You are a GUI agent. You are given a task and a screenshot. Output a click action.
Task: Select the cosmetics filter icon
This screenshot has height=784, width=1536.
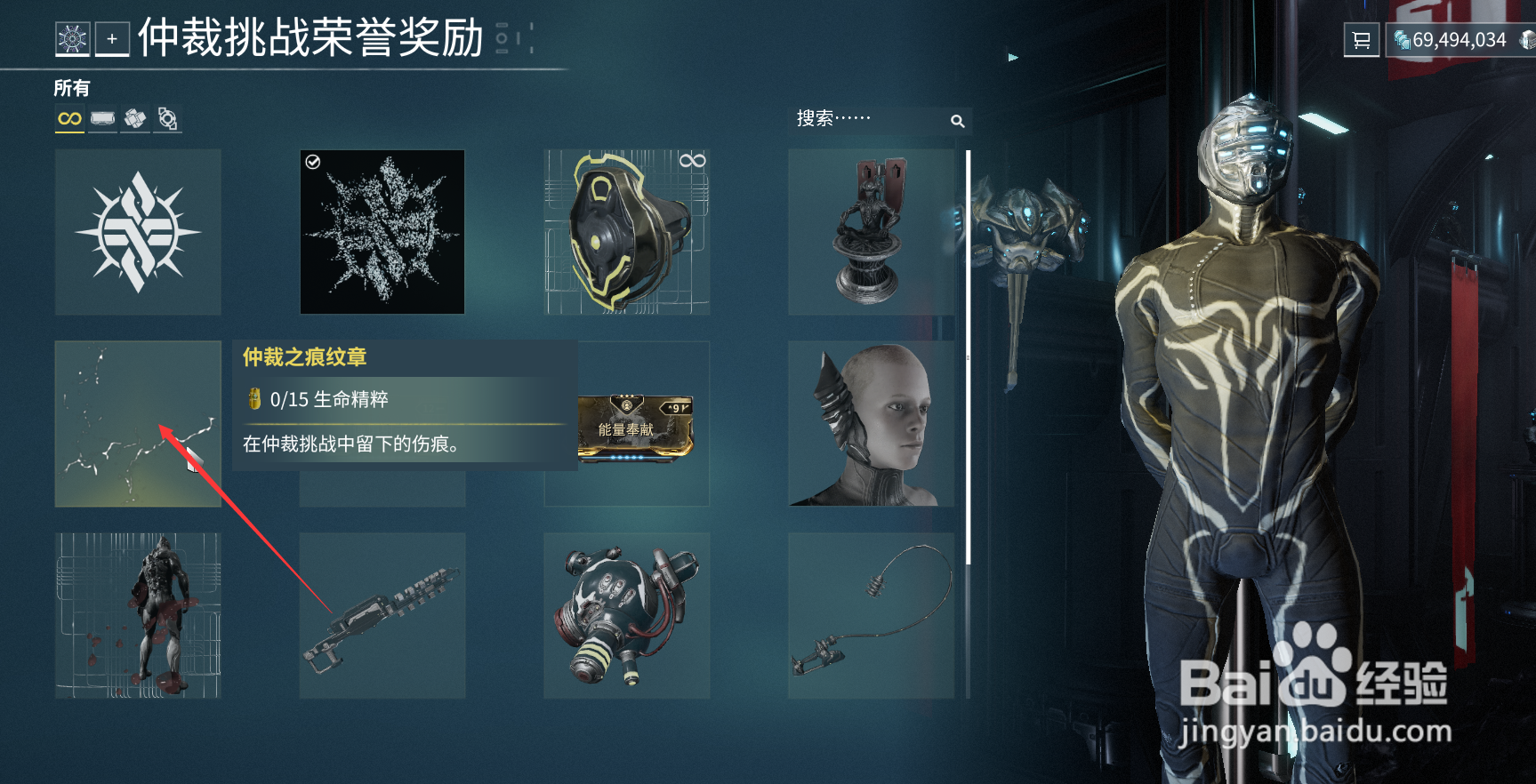[103, 117]
